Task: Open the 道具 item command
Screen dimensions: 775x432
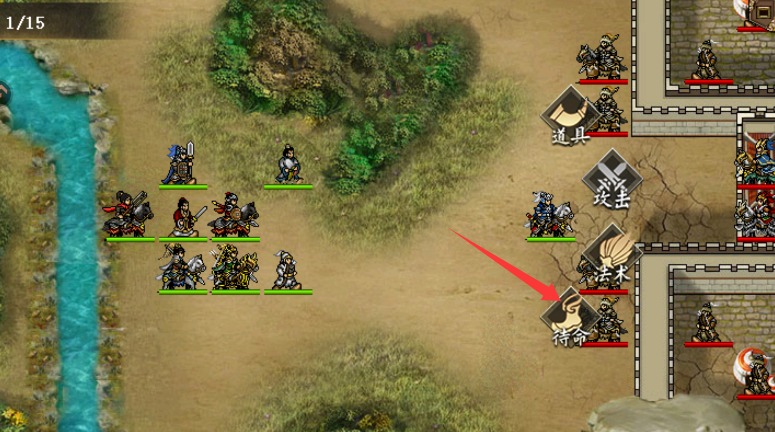Action: click(x=569, y=115)
